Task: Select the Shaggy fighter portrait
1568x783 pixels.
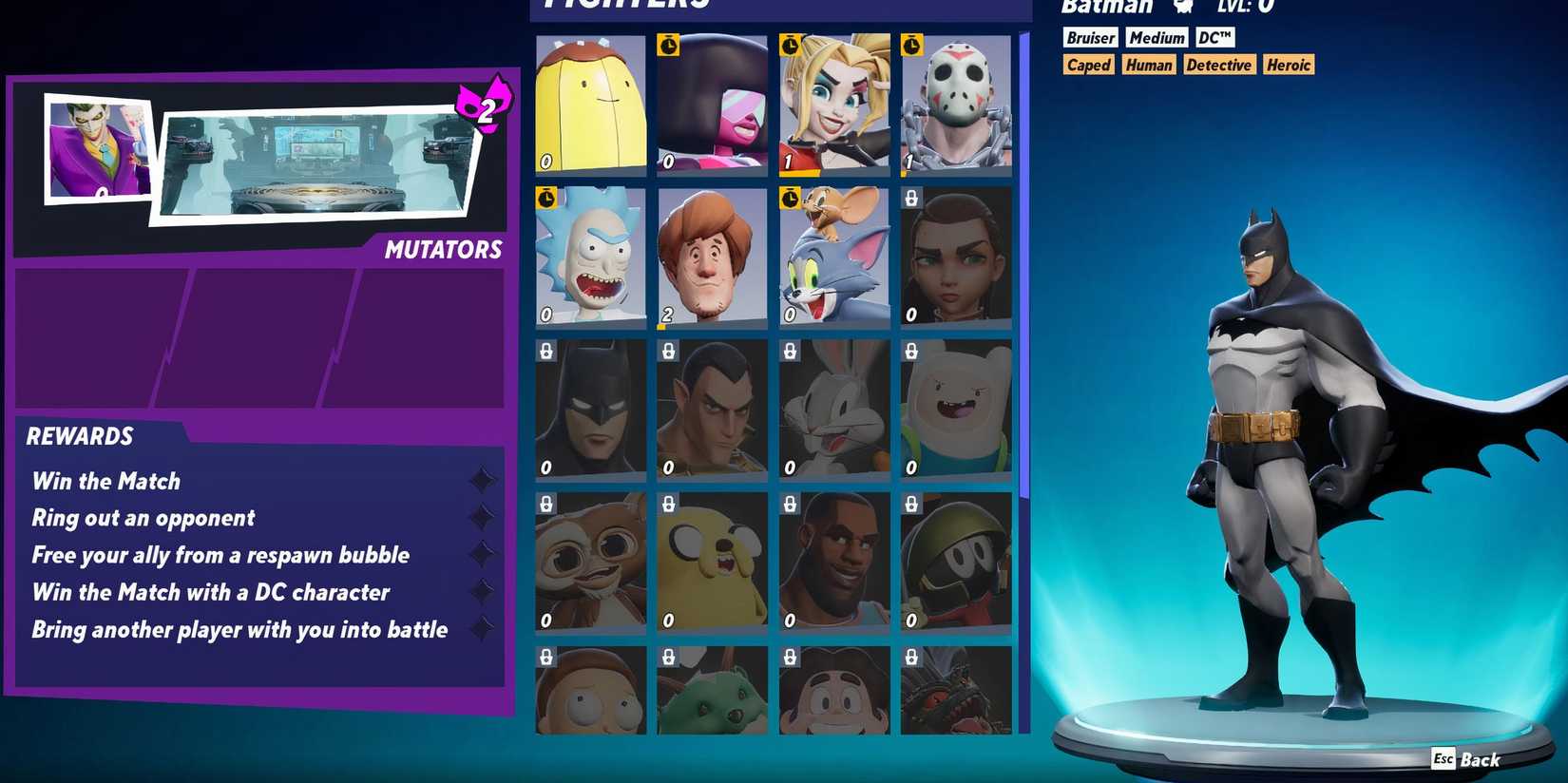Action: pyautogui.click(x=711, y=255)
